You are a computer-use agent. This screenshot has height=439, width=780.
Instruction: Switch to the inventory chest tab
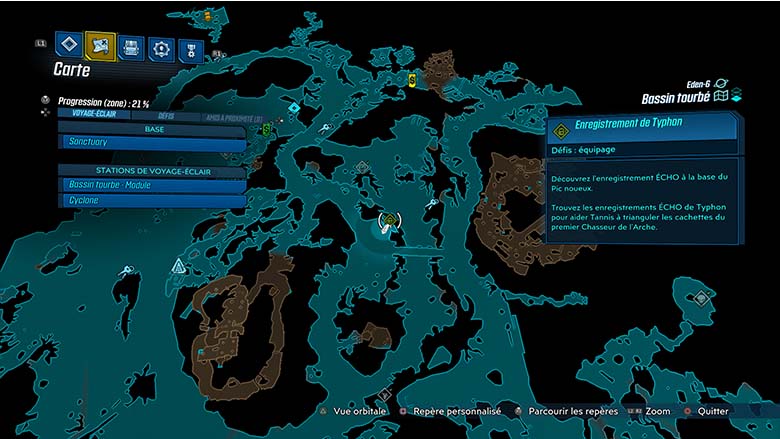point(131,46)
